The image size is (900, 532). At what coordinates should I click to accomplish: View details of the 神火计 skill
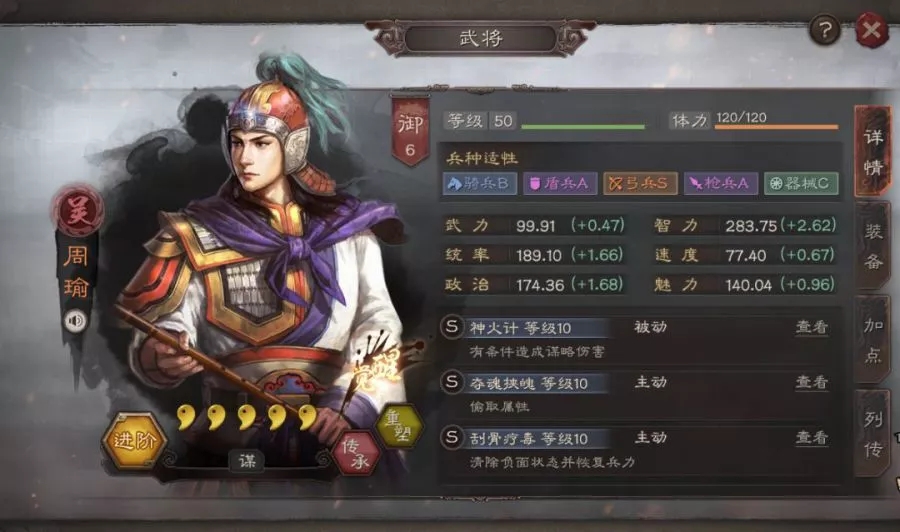tap(811, 327)
